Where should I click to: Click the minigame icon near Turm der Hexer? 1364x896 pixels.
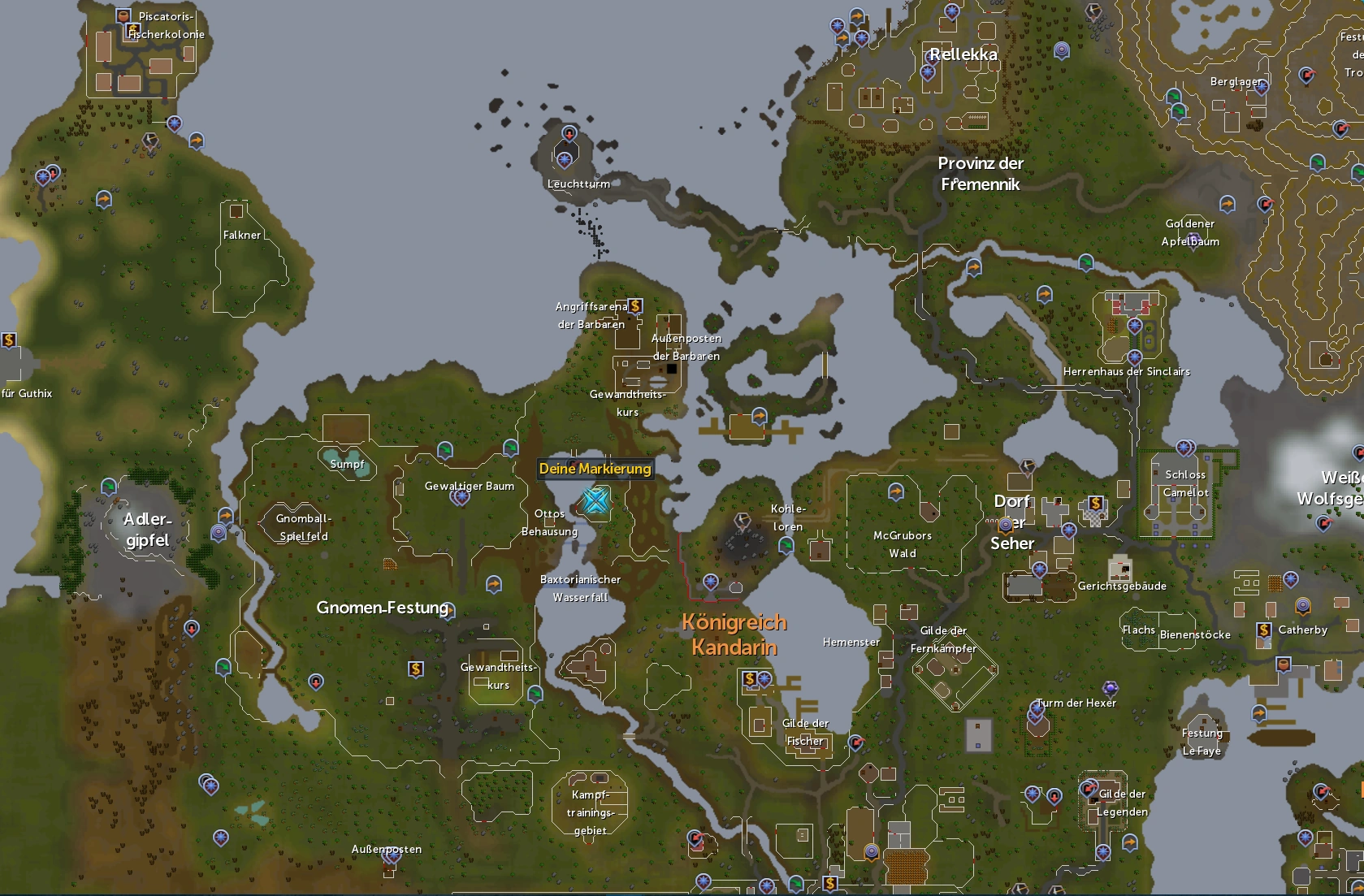[1037, 708]
